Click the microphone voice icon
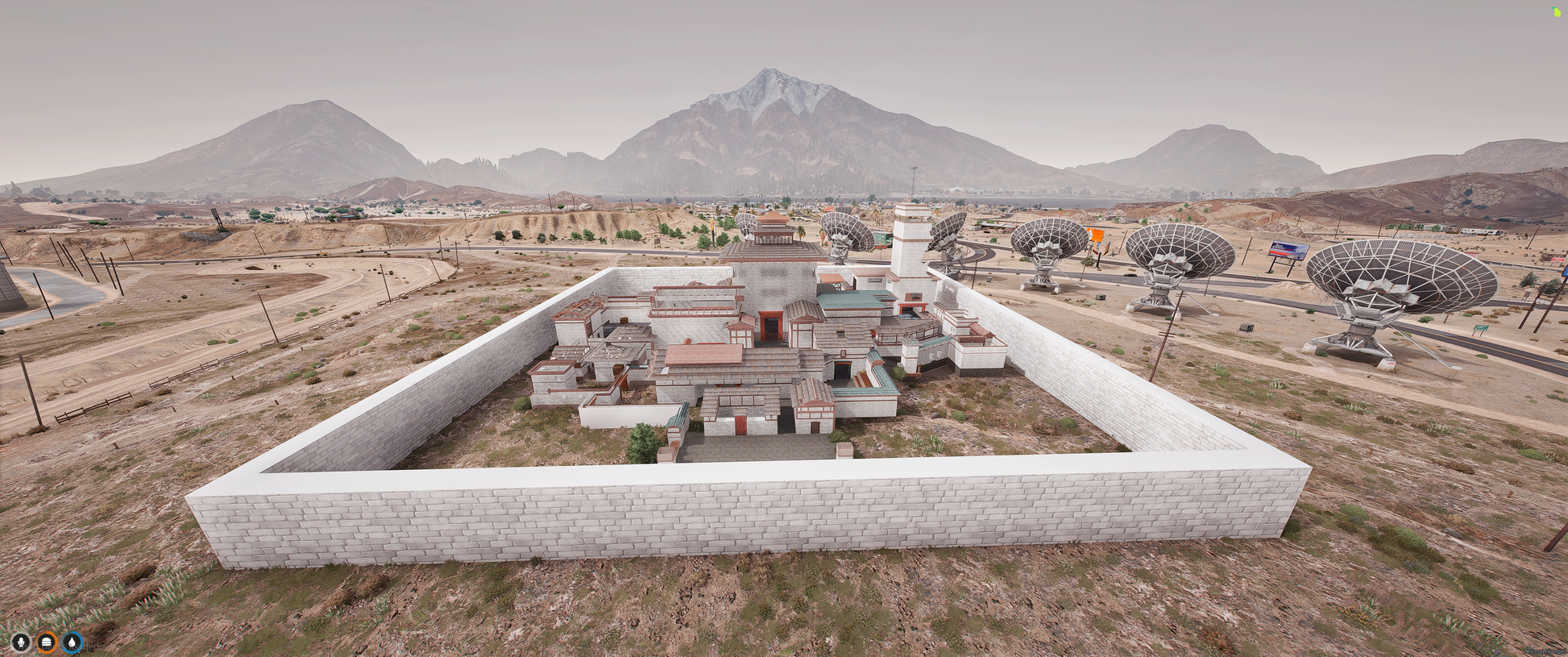Image resolution: width=1568 pixels, height=657 pixels. [x=21, y=642]
